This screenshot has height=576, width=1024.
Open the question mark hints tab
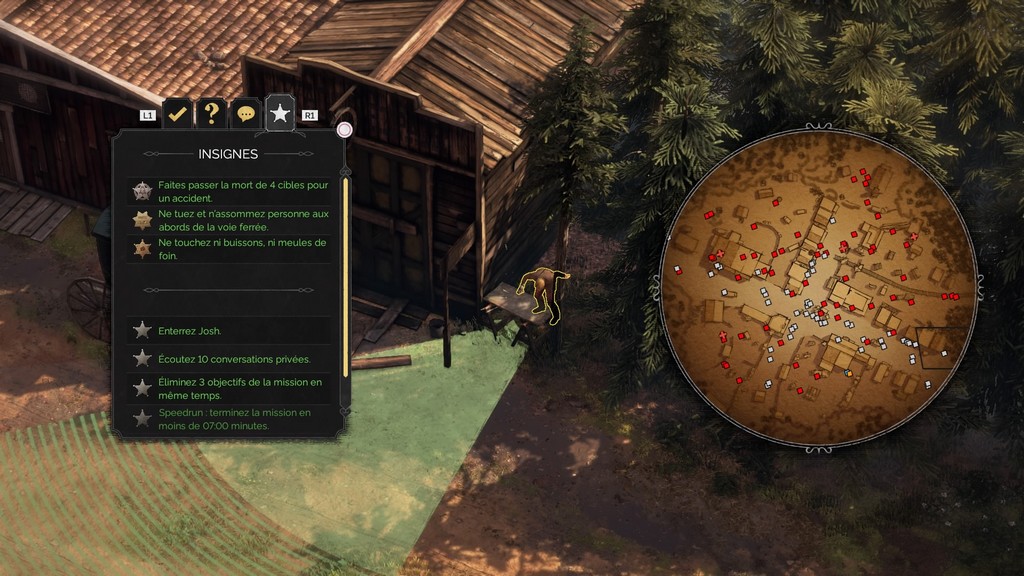click(211, 114)
